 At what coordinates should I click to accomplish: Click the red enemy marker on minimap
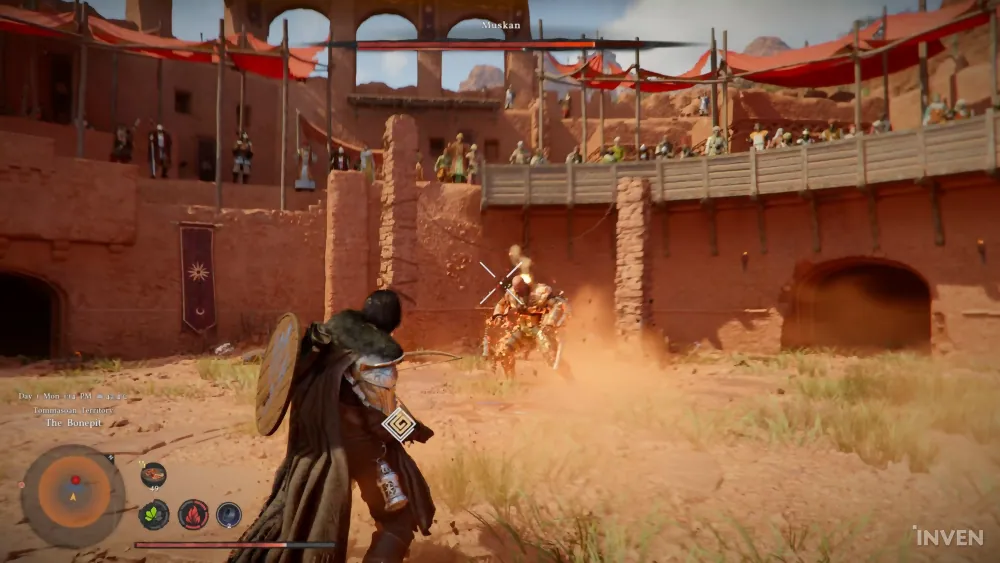point(74,478)
